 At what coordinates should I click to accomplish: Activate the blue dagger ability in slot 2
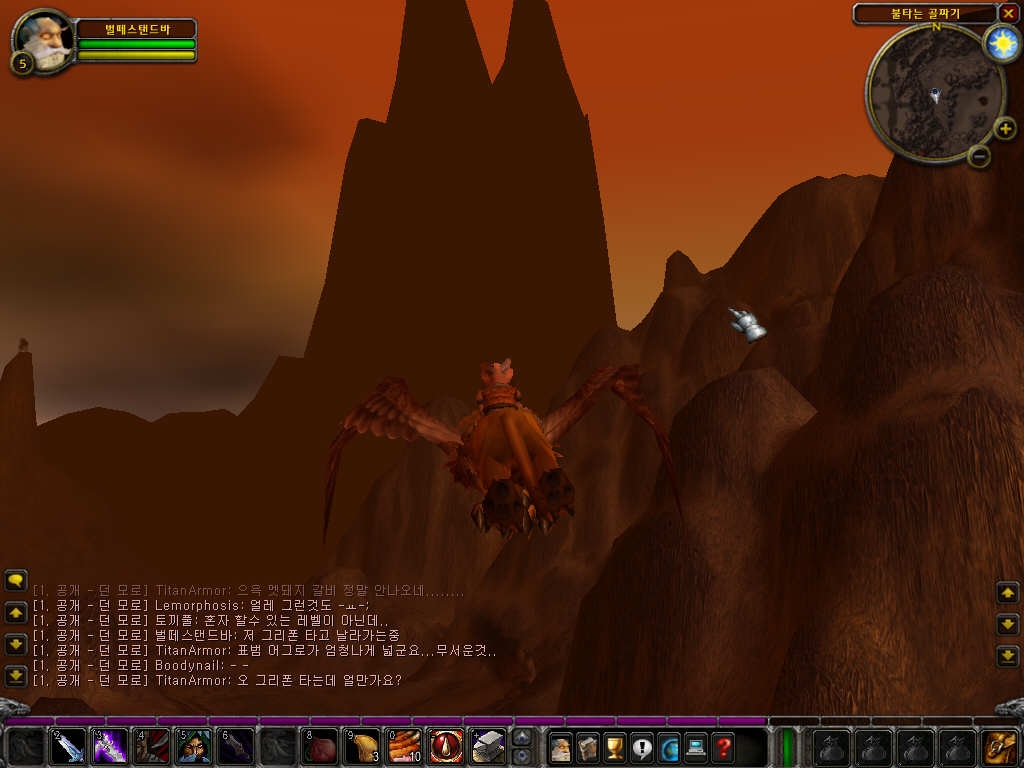68,747
